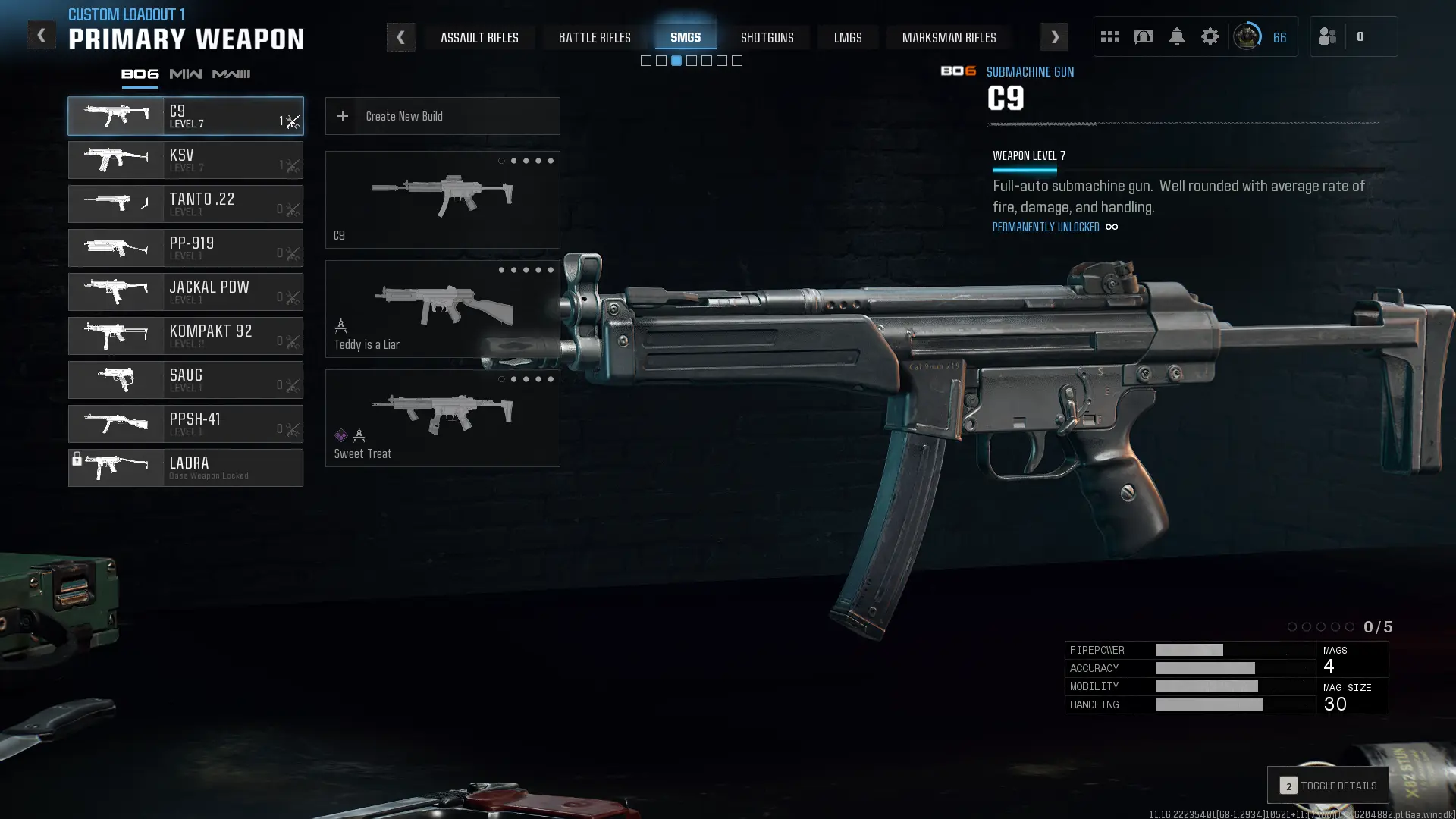Image resolution: width=1456 pixels, height=819 pixels.
Task: Open the Battle Rifles category
Action: (x=595, y=37)
